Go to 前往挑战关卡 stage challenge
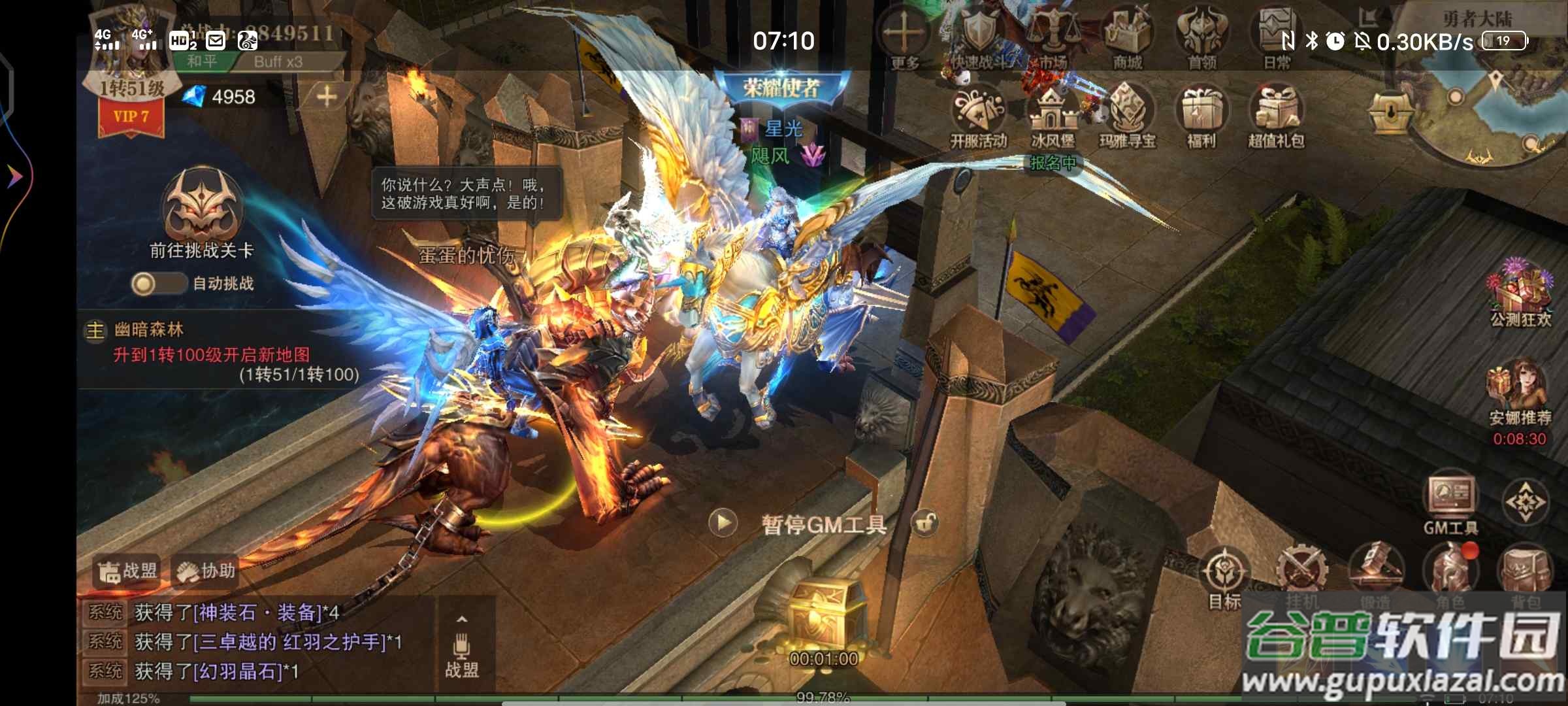1568x706 pixels. [x=202, y=209]
